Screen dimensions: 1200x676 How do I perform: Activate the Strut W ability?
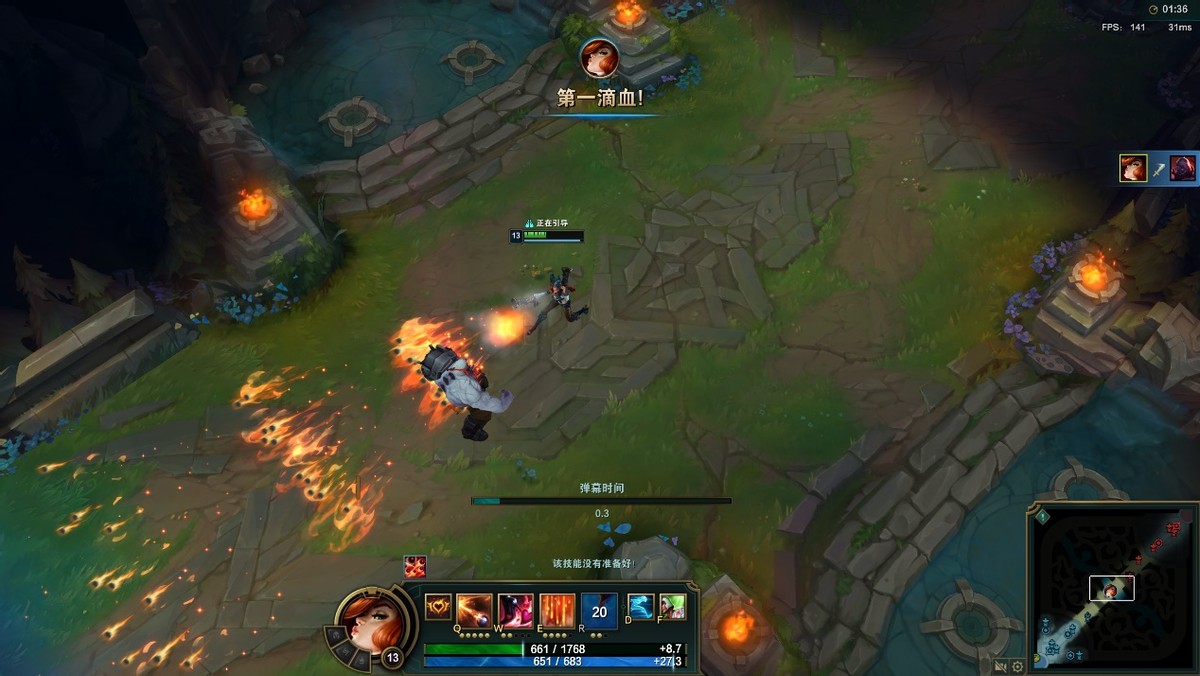516,609
